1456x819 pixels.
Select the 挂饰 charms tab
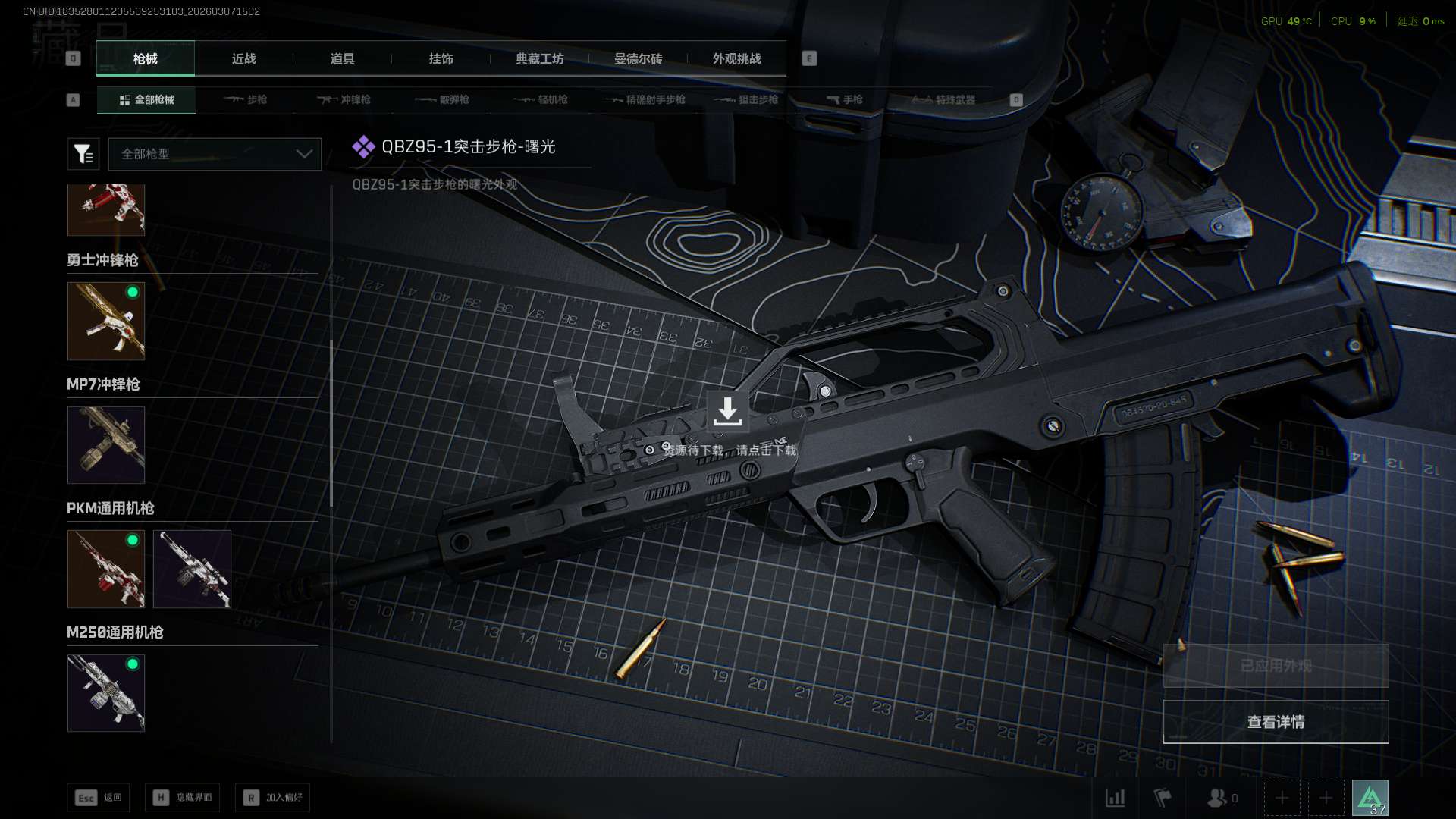tap(441, 58)
